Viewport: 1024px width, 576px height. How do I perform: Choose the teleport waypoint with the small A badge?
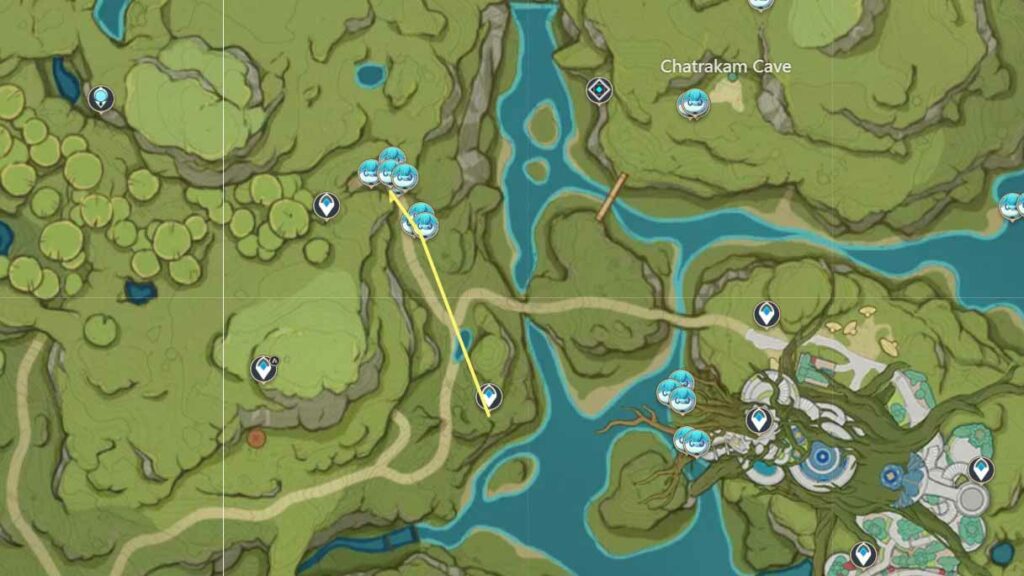(x=264, y=369)
